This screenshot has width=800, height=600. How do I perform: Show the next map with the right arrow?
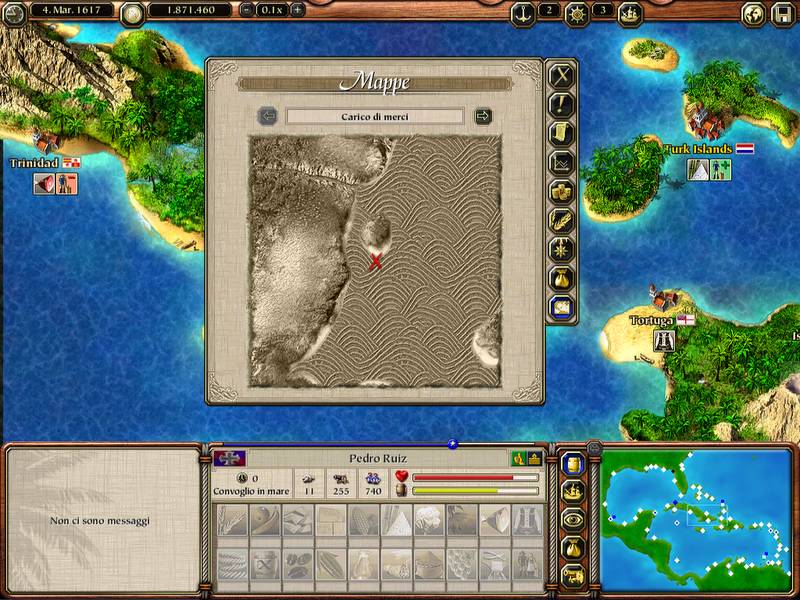(483, 116)
